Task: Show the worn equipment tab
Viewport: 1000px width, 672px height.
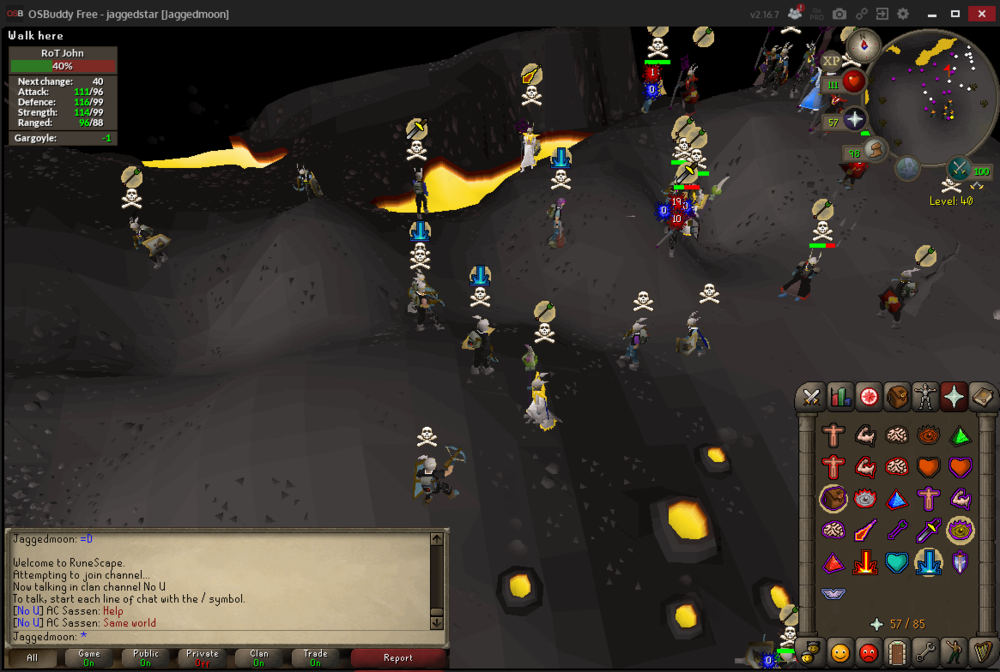Action: tap(927, 397)
